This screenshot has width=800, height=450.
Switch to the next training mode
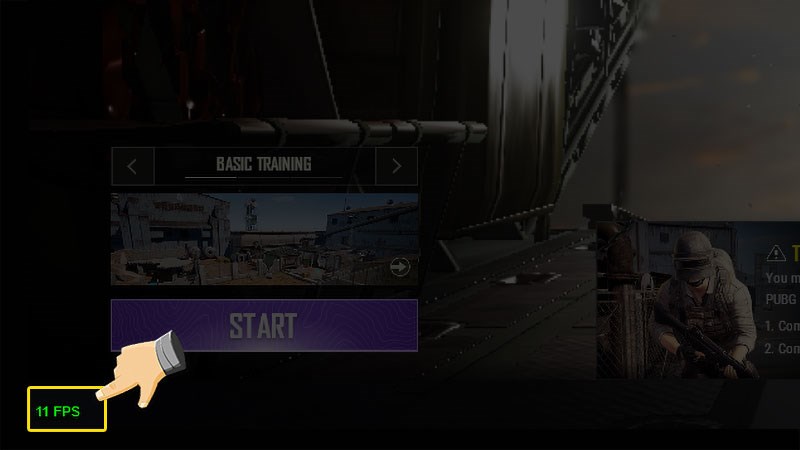click(x=396, y=166)
